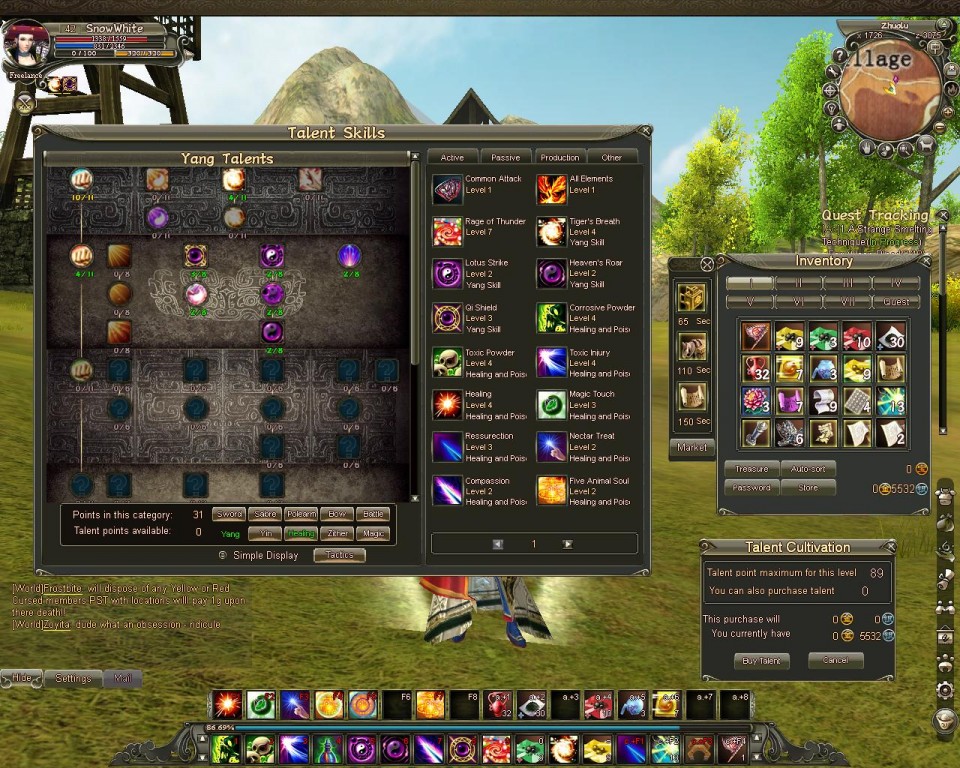Select the red vase item stack

click(756, 369)
